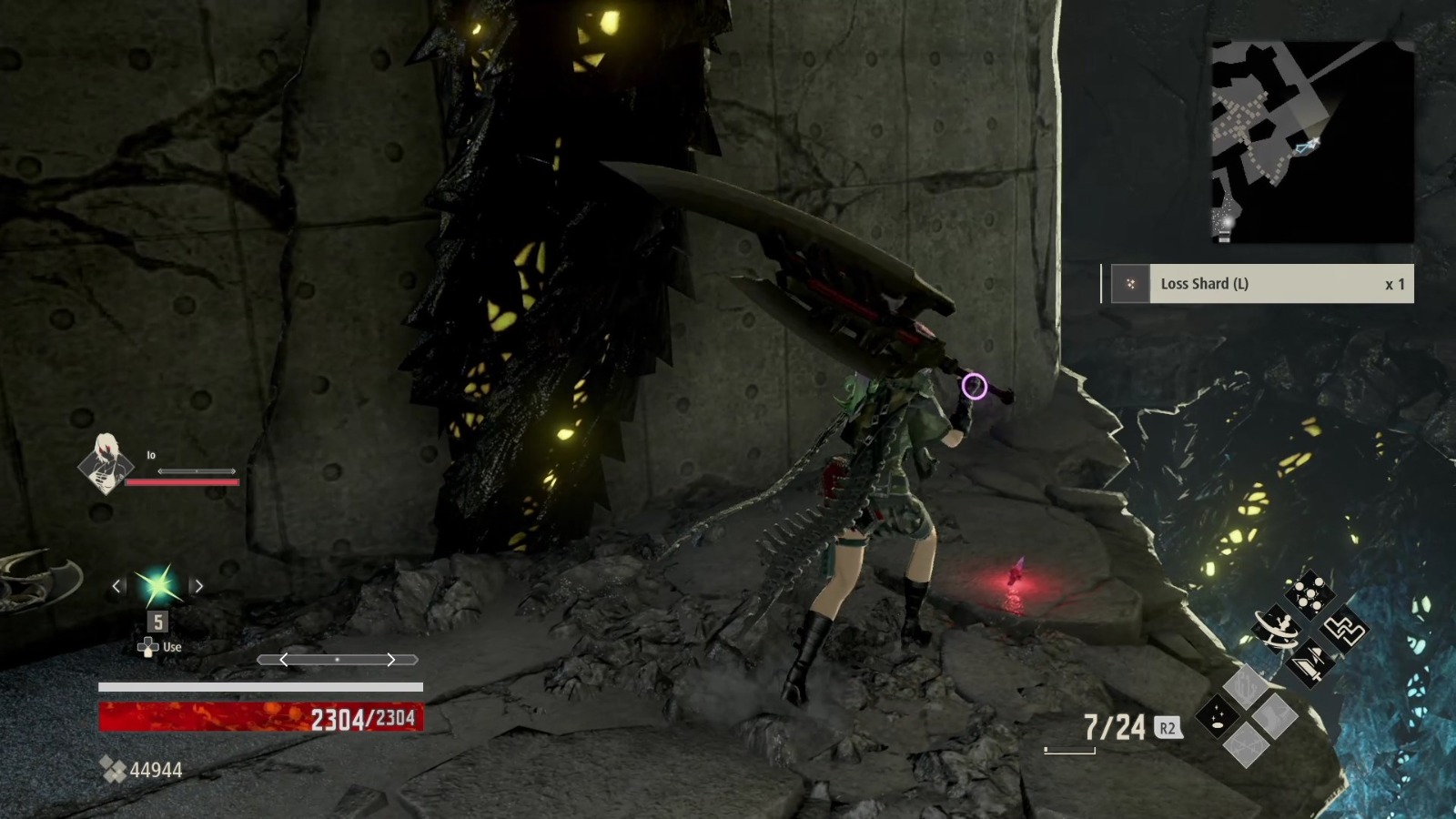The height and width of the screenshot is (819, 1456).
Task: Click the item quantity badge showing 5
Action: (156, 621)
